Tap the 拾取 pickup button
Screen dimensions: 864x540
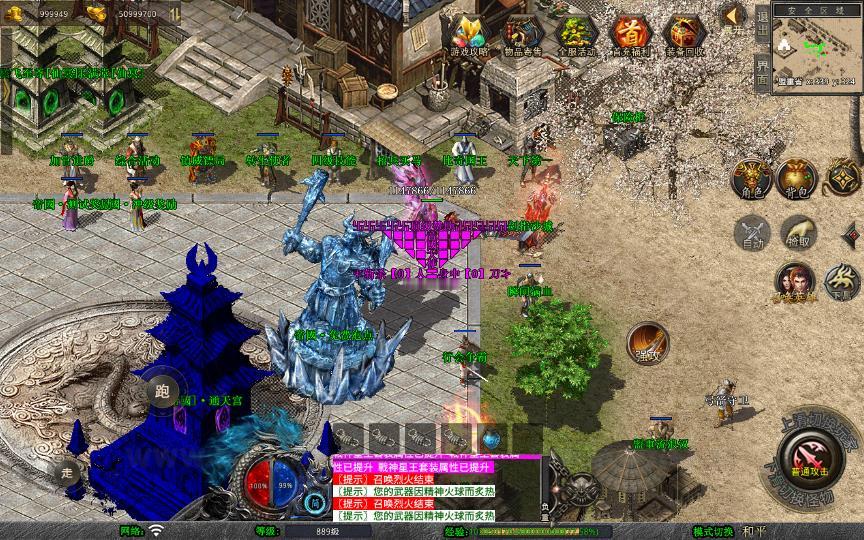pos(798,234)
